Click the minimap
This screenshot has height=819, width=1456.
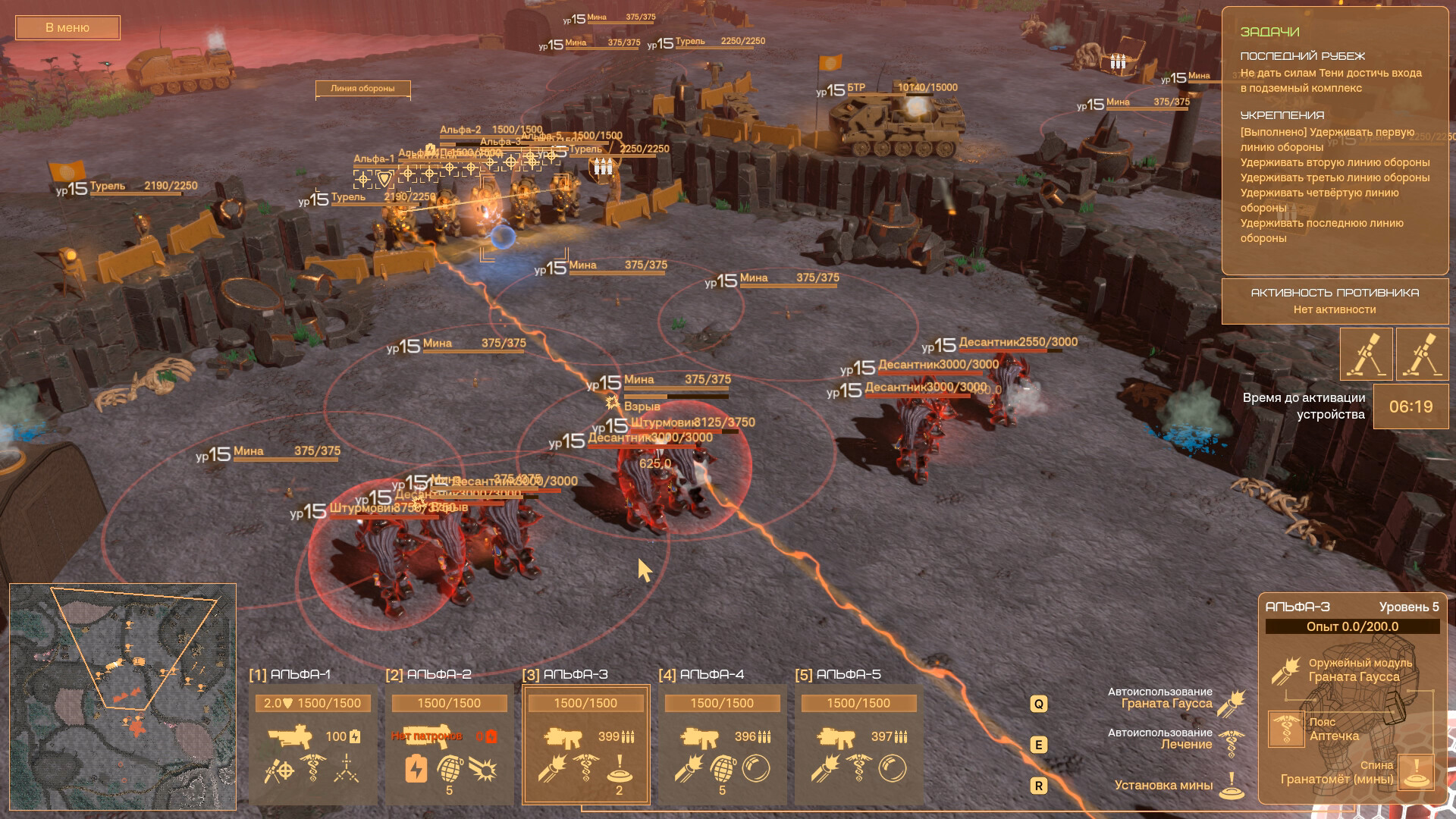pos(123,696)
